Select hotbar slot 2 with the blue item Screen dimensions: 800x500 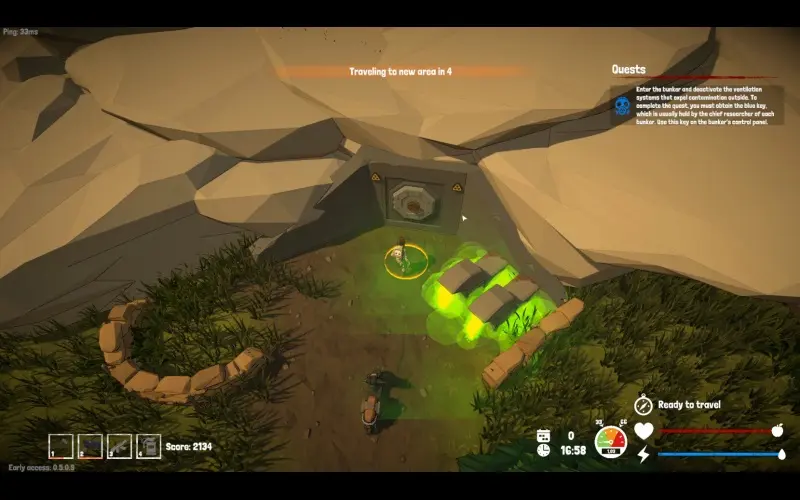pos(90,446)
